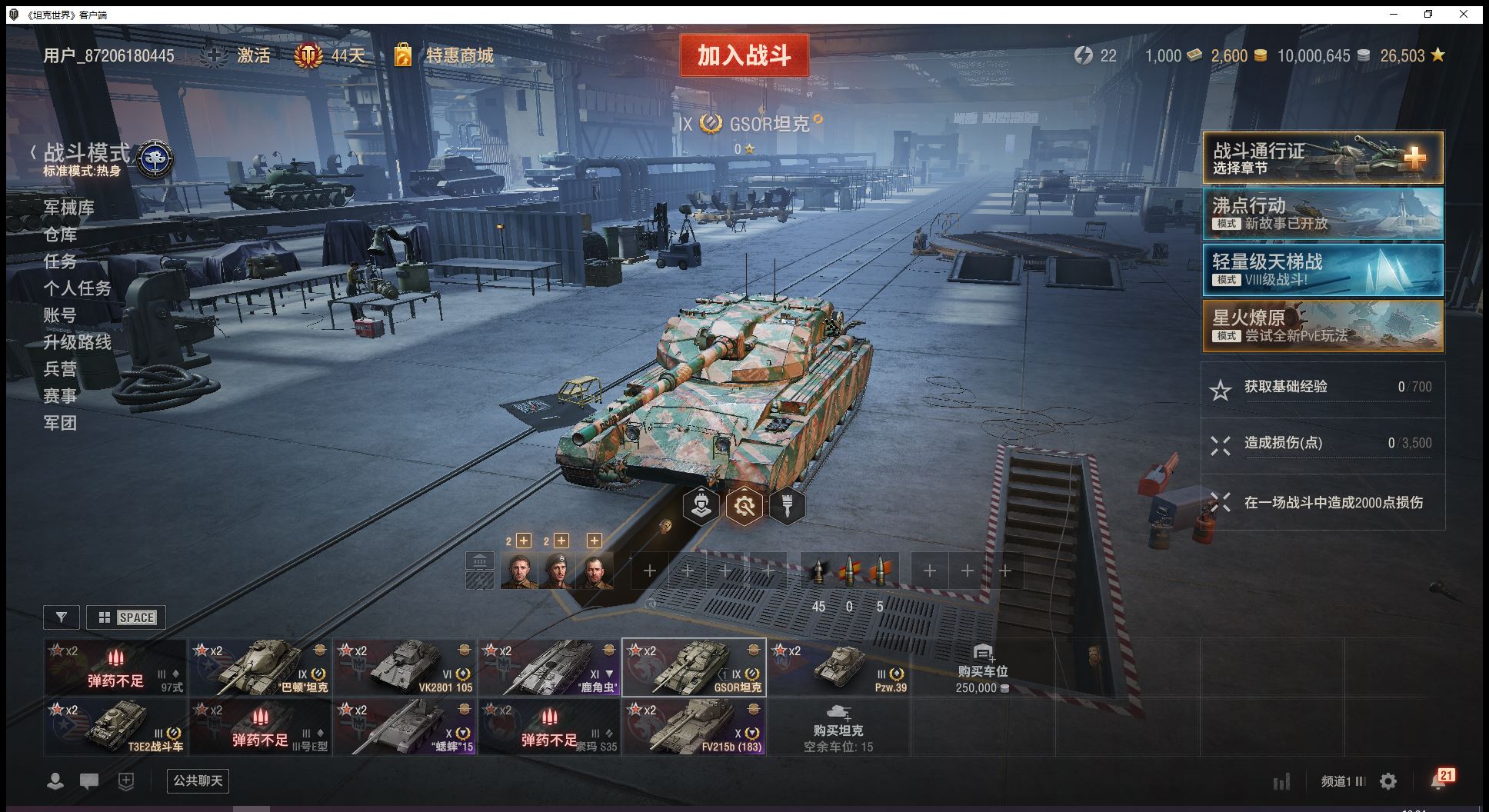Click the red 加入战斗 battle button
The height and width of the screenshot is (812, 1489).
(x=744, y=55)
